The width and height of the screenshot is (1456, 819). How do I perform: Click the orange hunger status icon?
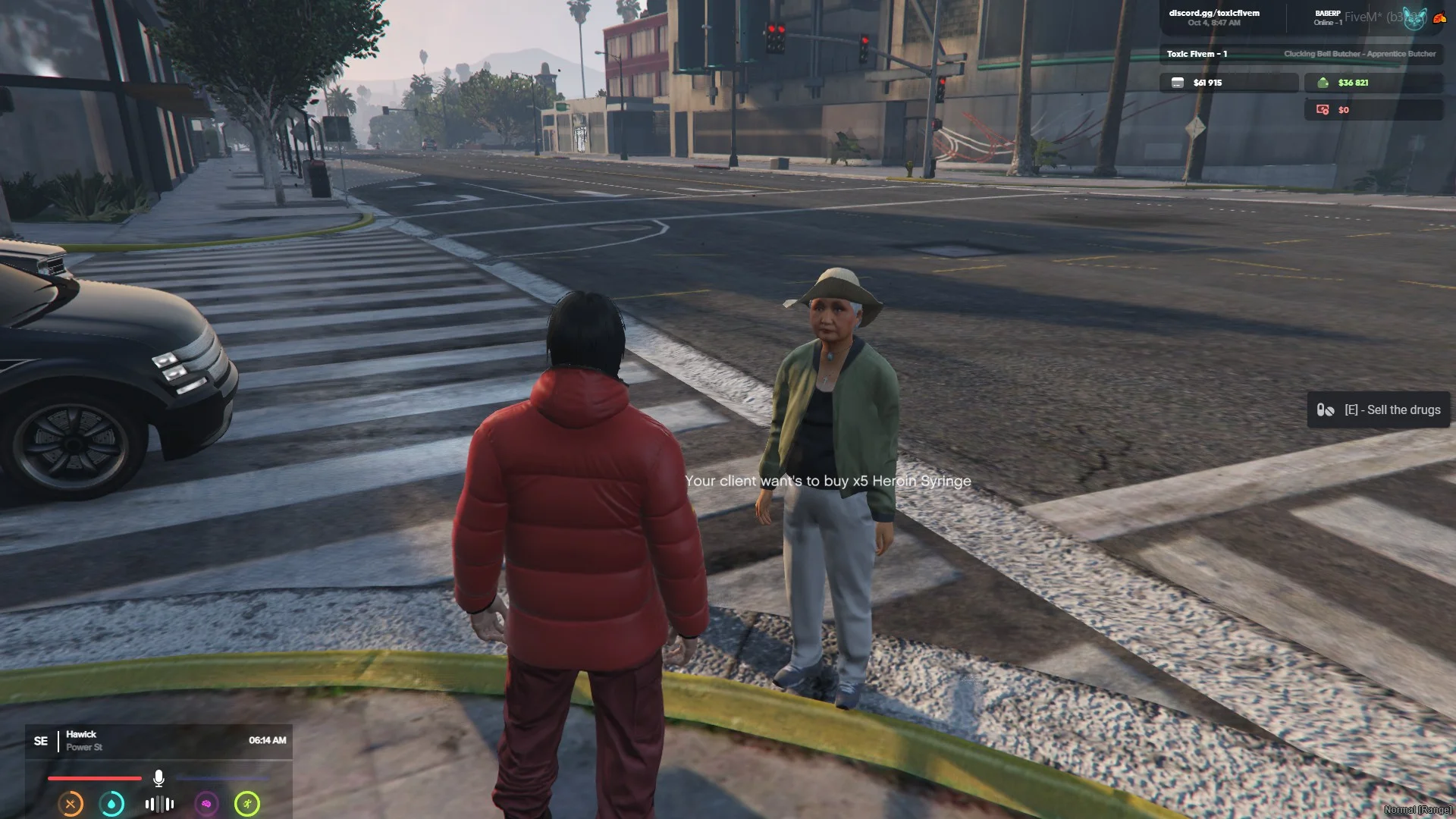tap(71, 804)
